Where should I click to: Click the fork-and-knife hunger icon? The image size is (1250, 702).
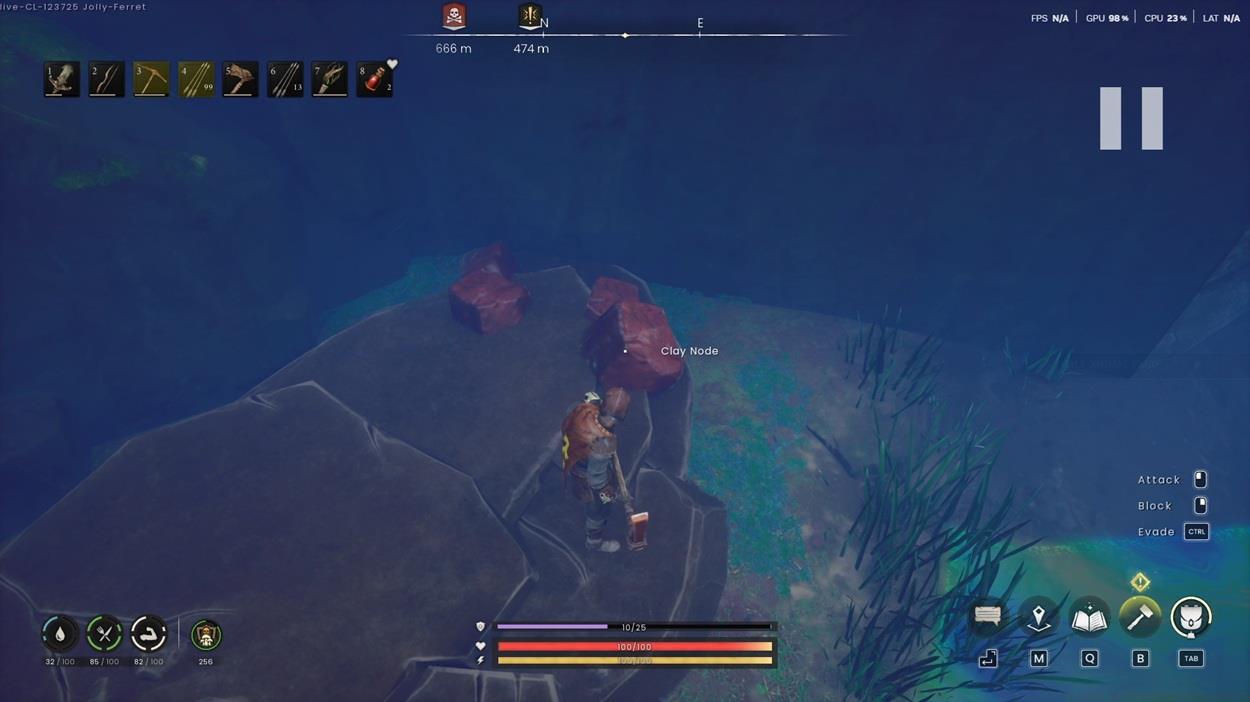[x=104, y=634]
